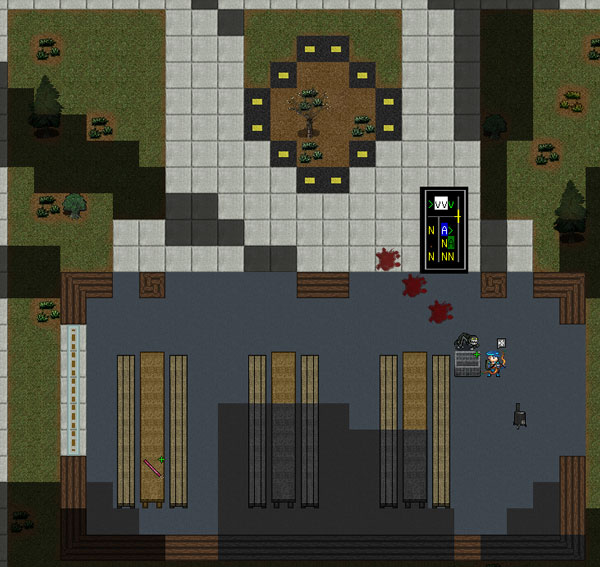
Task: Click the small black panel with letter symbols
Action: [x=443, y=229]
